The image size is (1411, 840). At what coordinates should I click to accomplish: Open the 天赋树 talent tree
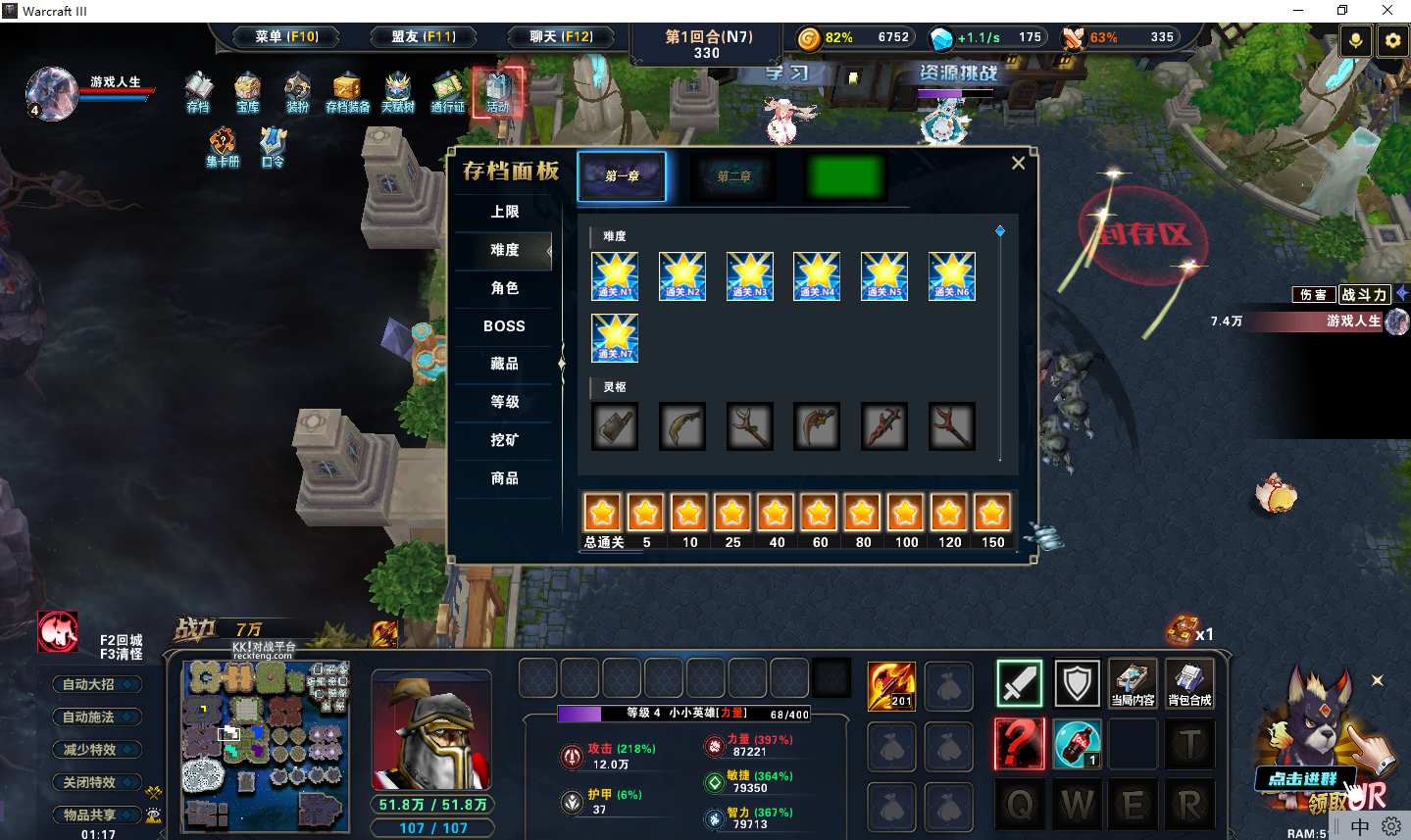[x=397, y=91]
